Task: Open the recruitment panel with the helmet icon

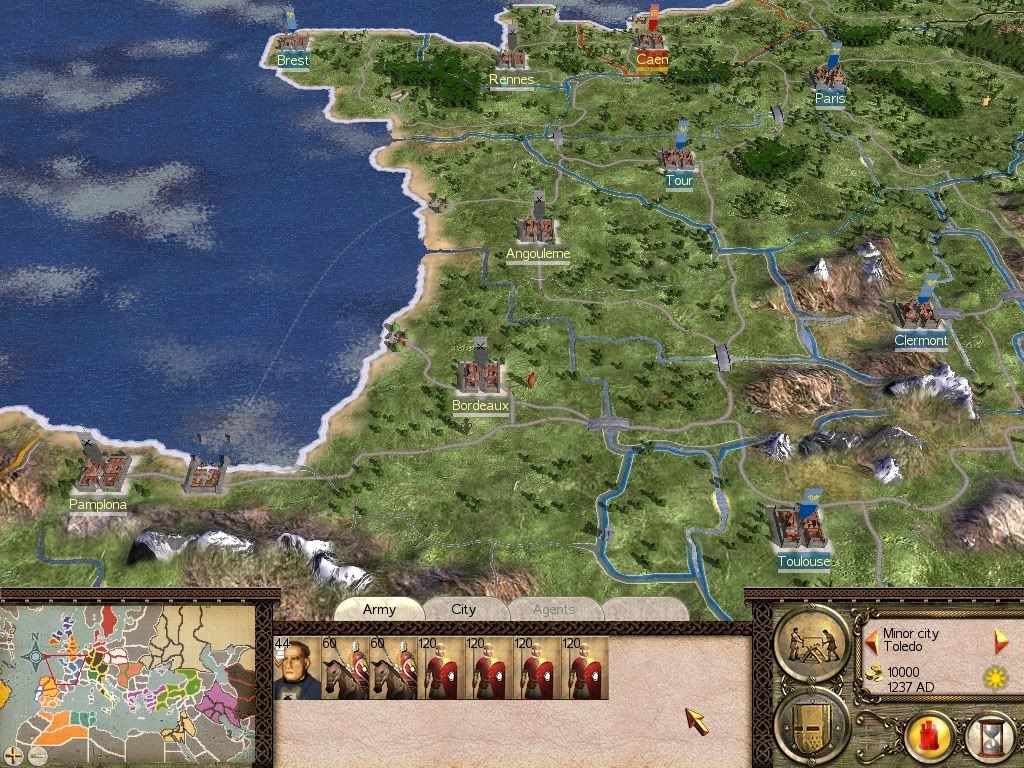Action: point(811,722)
